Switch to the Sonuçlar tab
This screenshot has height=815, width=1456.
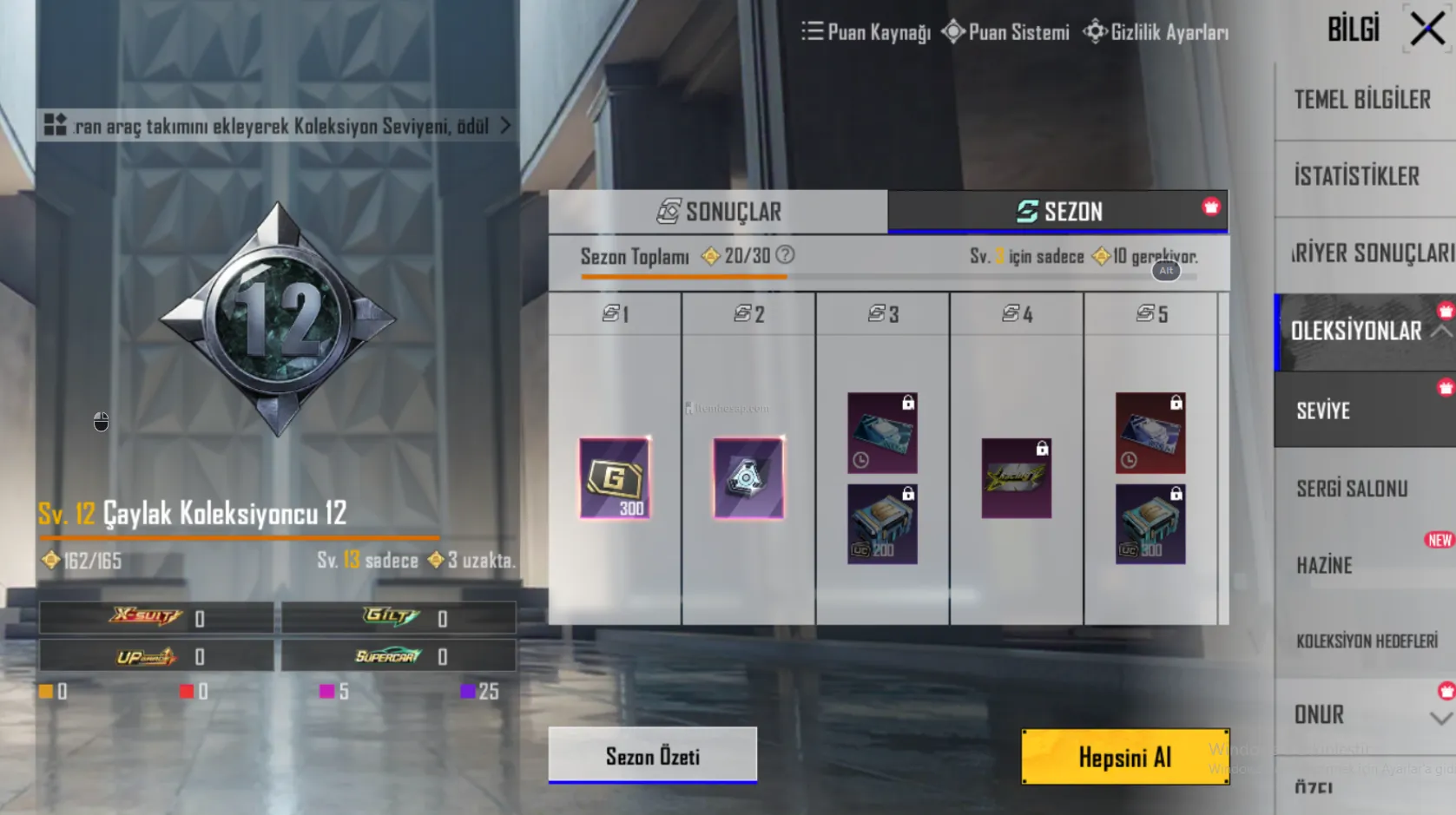point(718,212)
